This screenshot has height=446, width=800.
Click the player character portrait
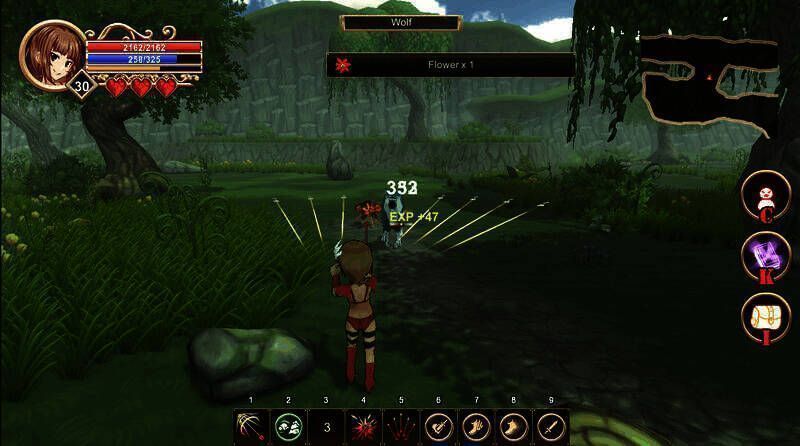(54, 55)
